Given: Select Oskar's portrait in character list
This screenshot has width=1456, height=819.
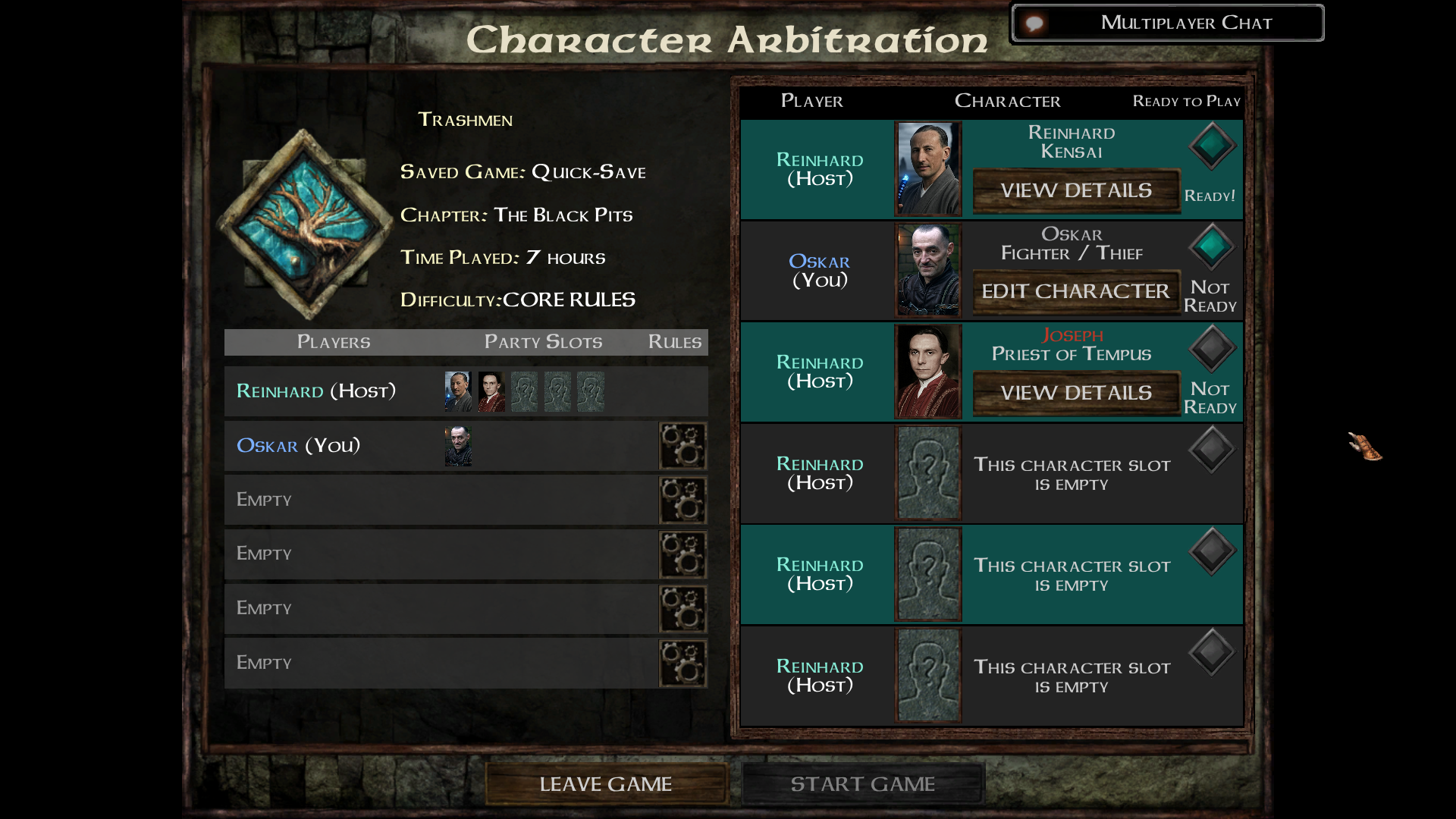Looking at the screenshot, I should [x=928, y=270].
